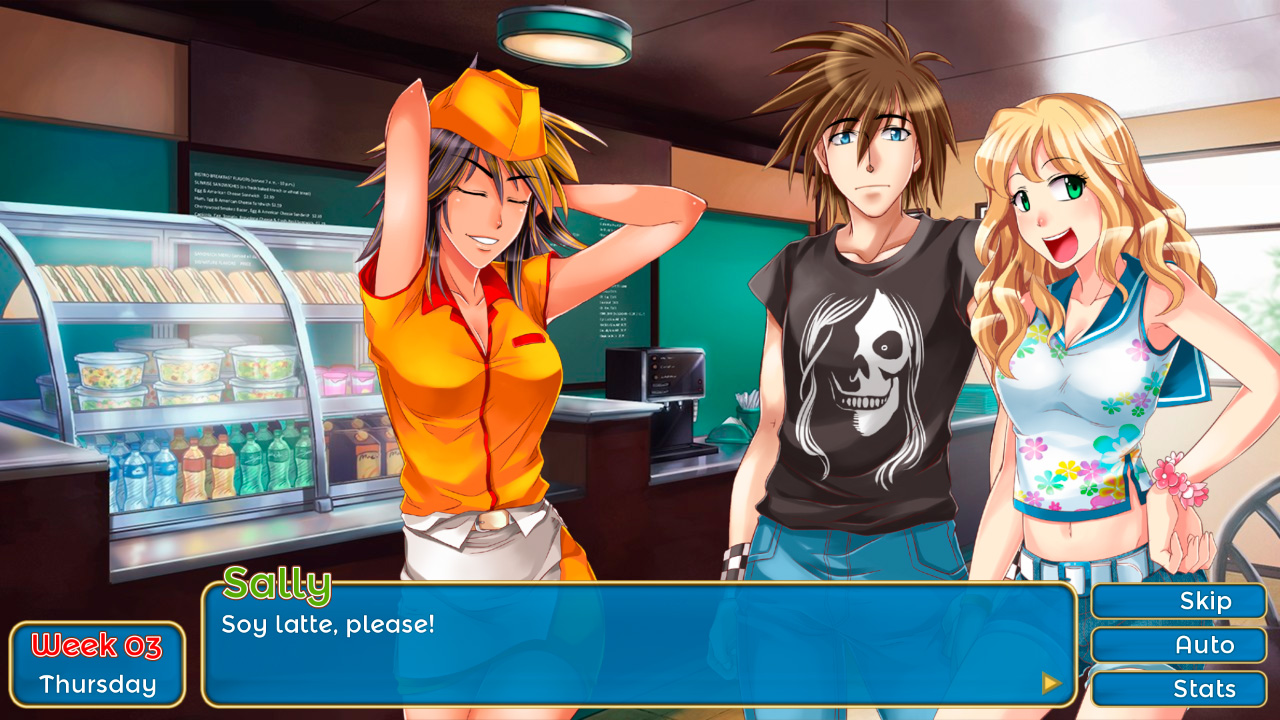The height and width of the screenshot is (720, 1280).
Task: Click the dialogue text 'Soy latte, please!'
Action: (x=330, y=622)
